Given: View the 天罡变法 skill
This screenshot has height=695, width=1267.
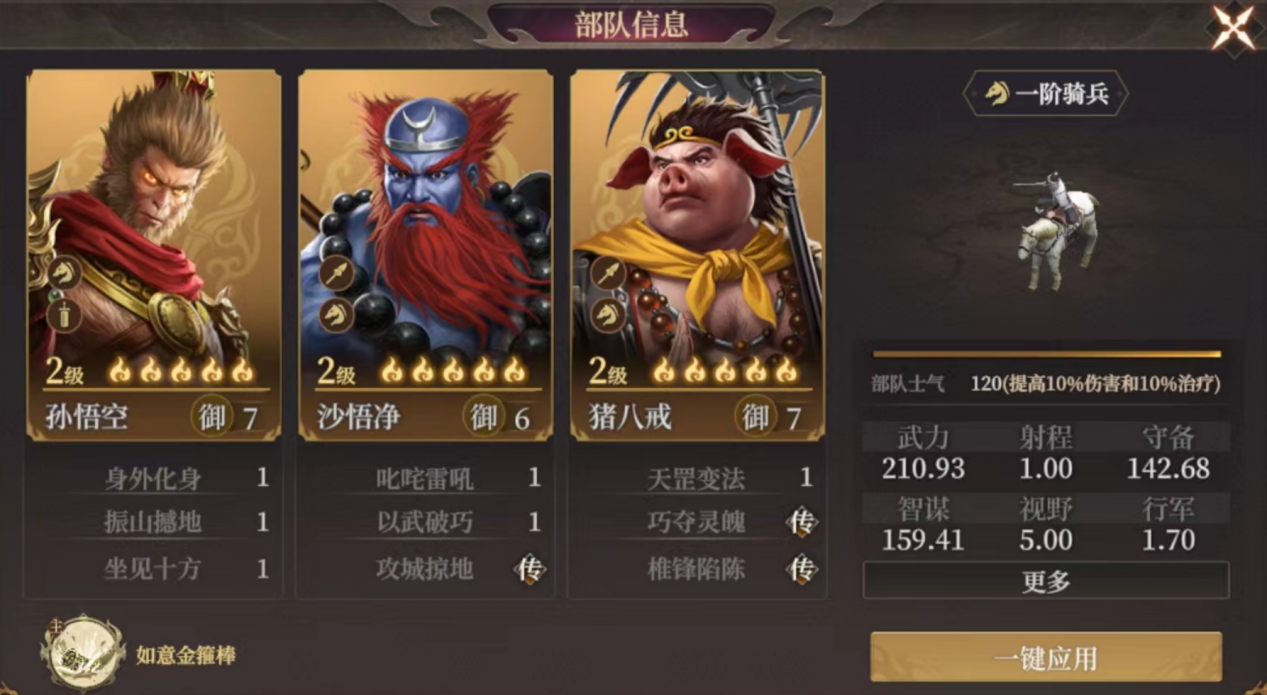Looking at the screenshot, I should click(x=697, y=478).
